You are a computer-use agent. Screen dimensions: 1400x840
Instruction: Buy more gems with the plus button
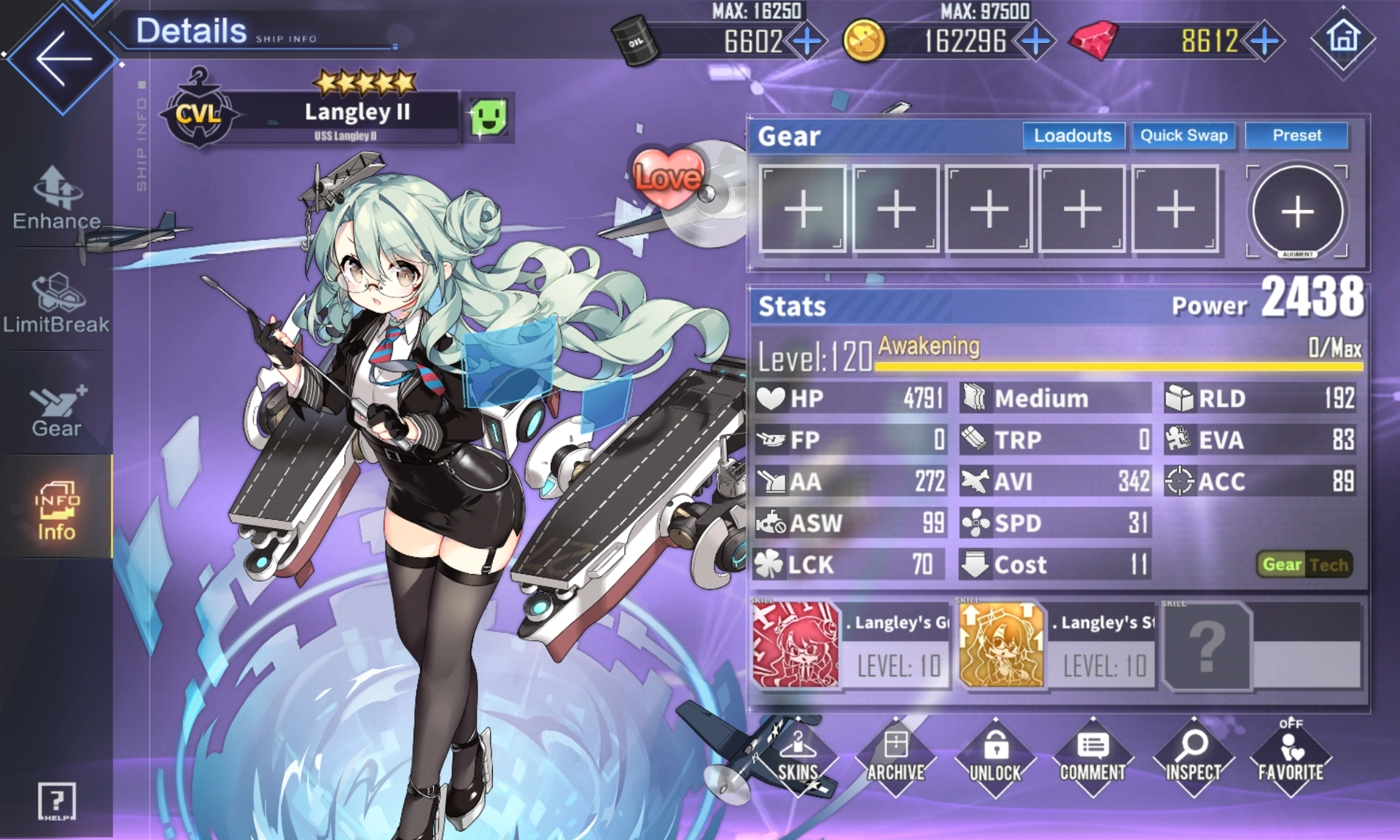tap(1265, 42)
